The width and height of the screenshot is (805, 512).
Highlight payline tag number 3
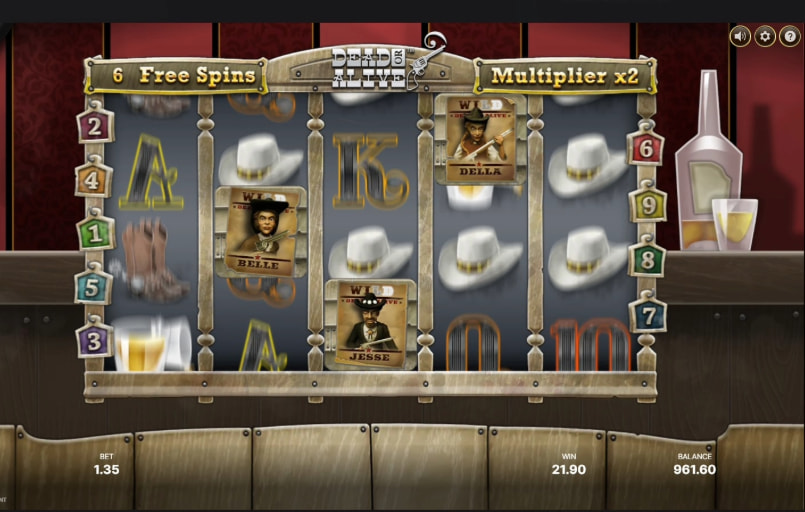[95, 339]
